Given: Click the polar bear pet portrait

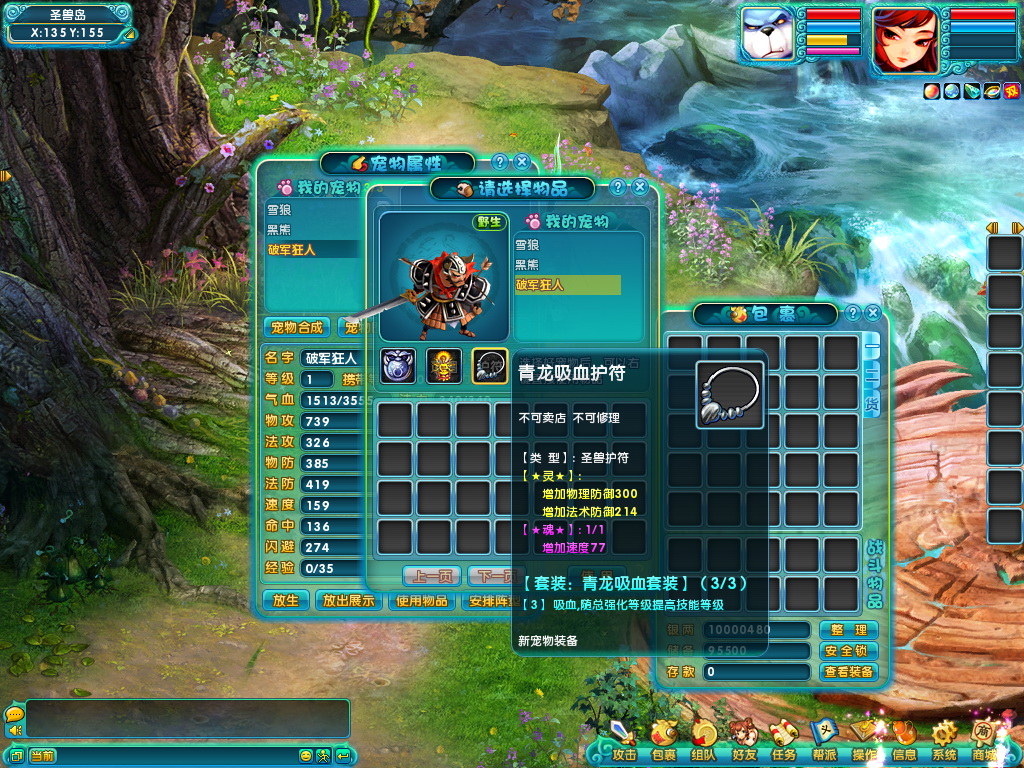Looking at the screenshot, I should tap(768, 38).
